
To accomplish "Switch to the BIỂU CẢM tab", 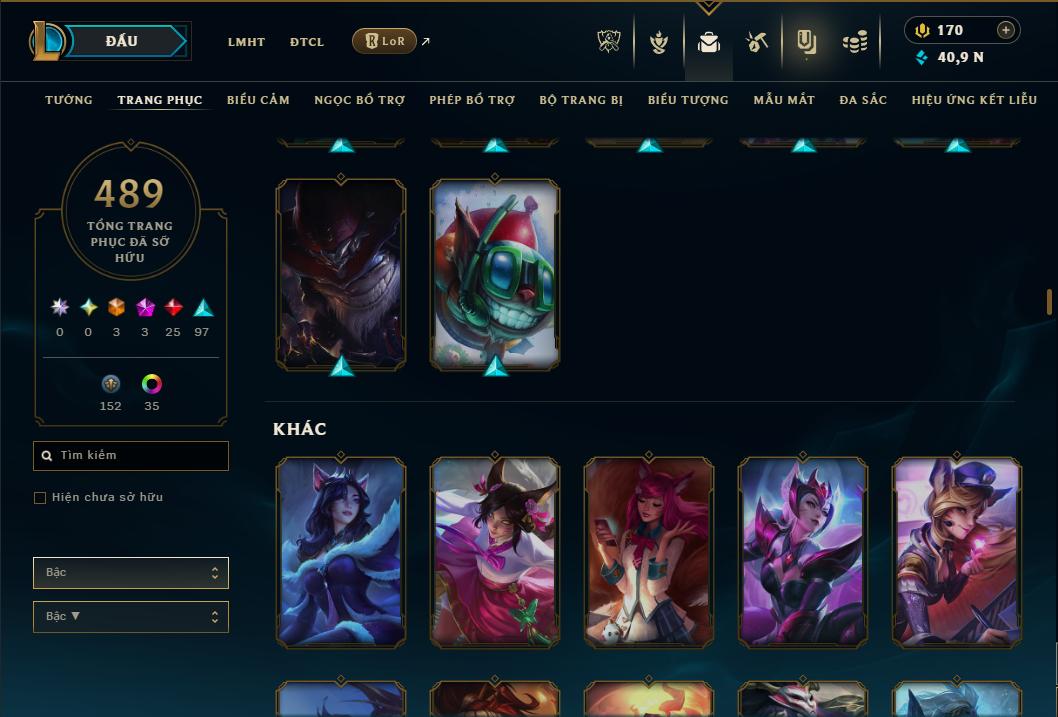I will [258, 100].
